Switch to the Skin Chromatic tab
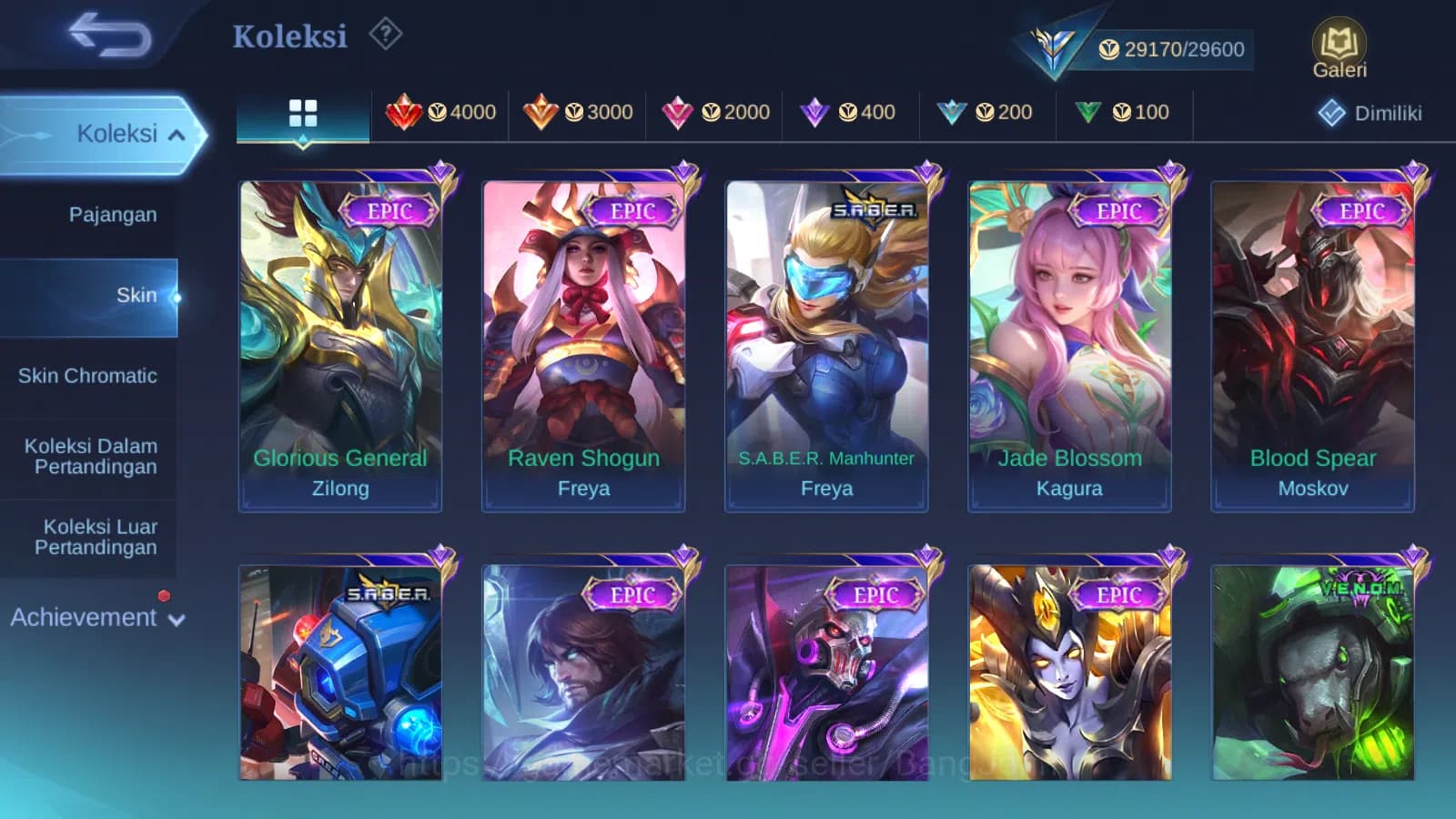 [89, 376]
